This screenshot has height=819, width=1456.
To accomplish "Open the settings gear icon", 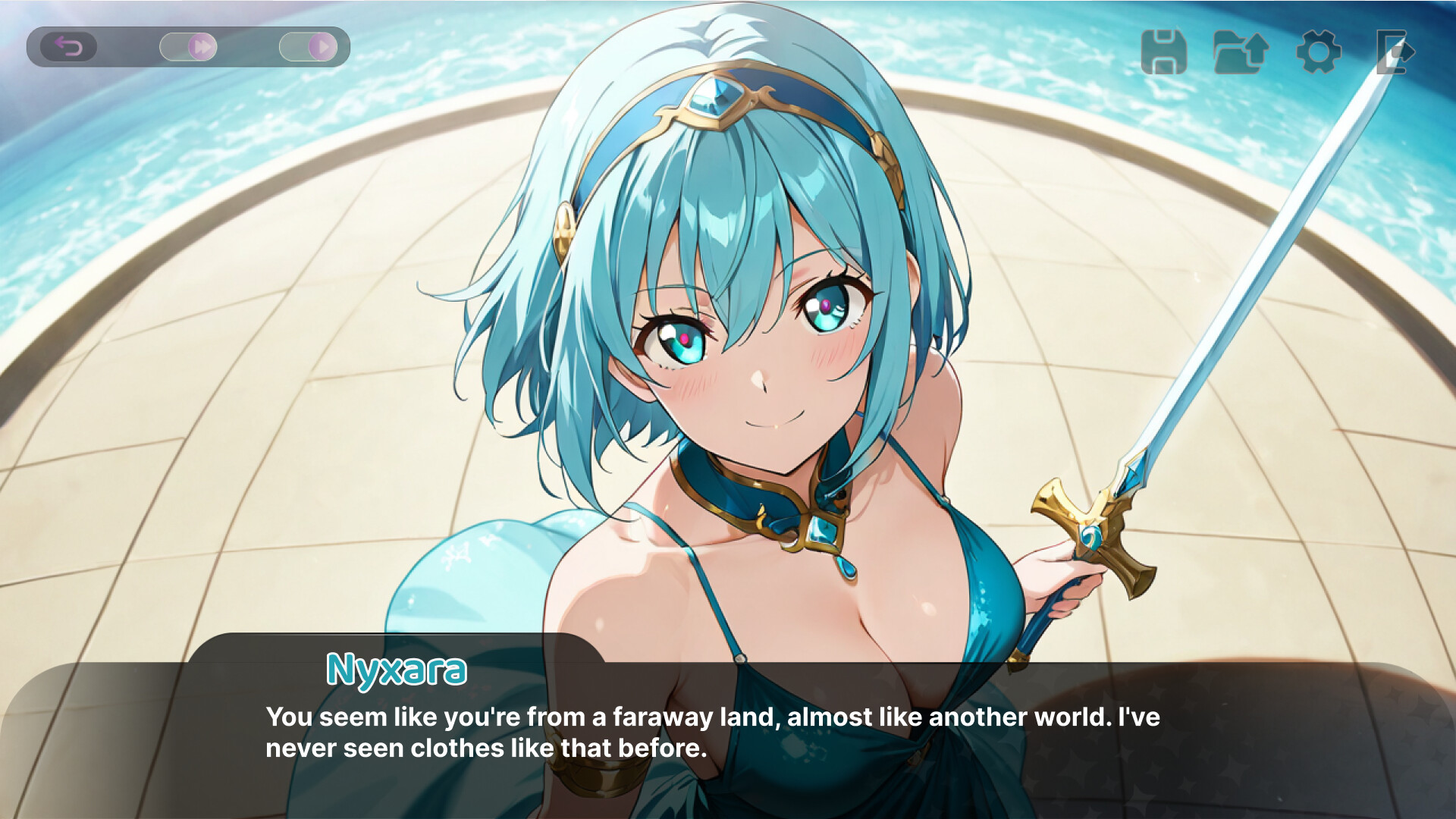I will pyautogui.click(x=1318, y=50).
